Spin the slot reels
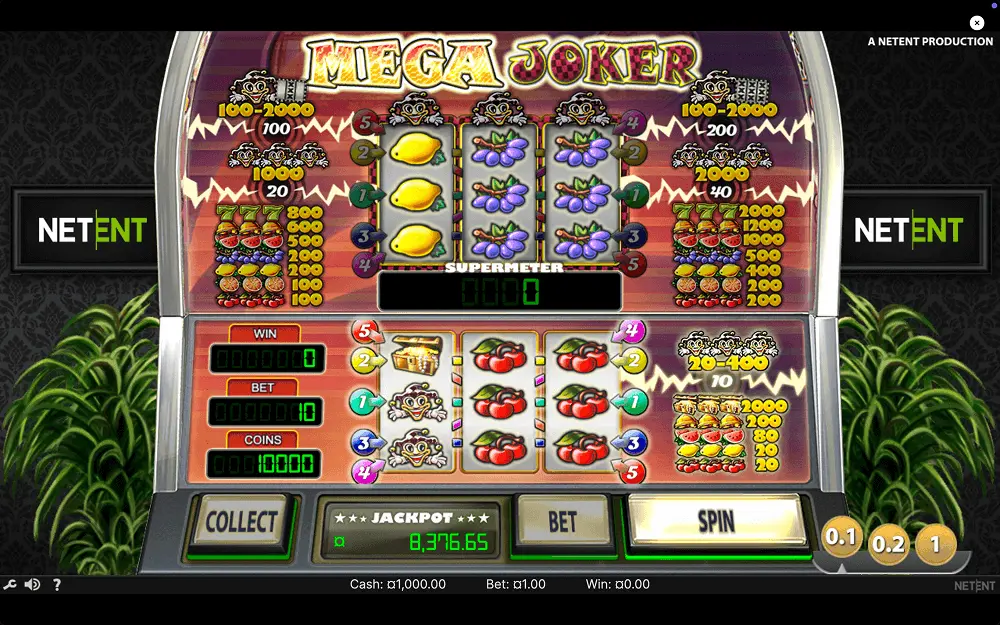Viewport: 1000px width, 625px height. (716, 521)
